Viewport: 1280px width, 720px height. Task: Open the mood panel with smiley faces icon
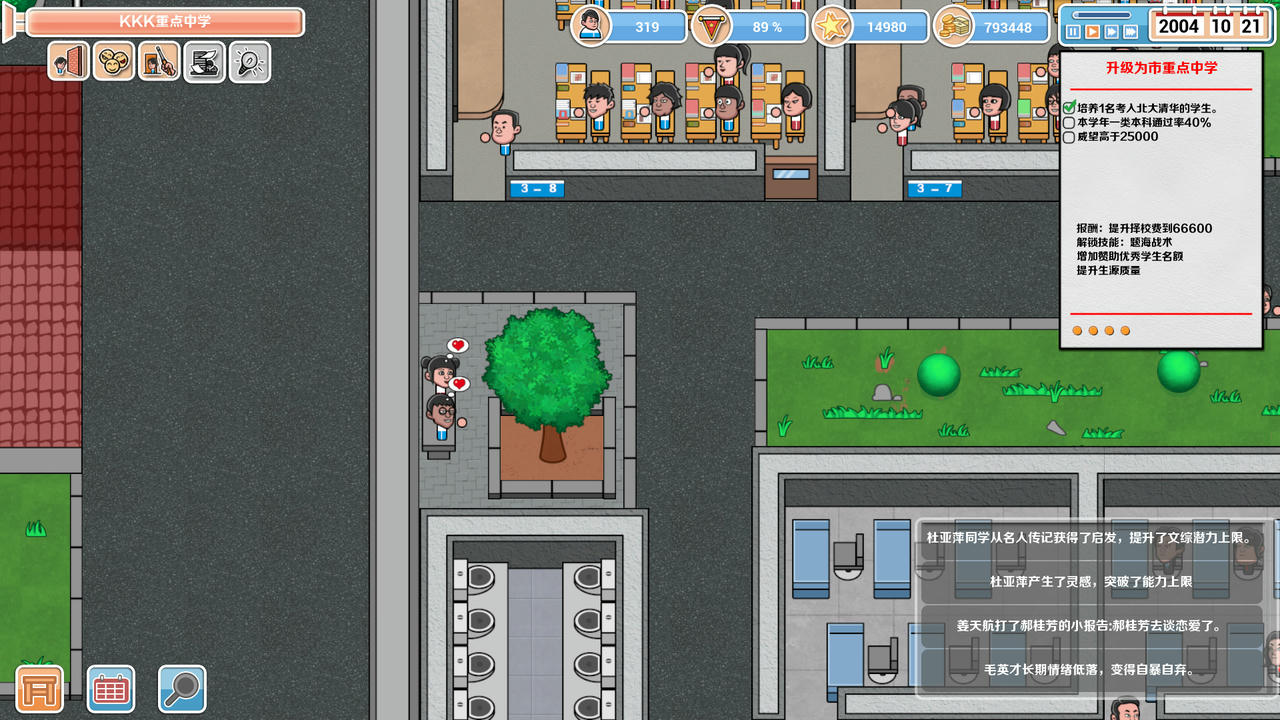(114, 61)
